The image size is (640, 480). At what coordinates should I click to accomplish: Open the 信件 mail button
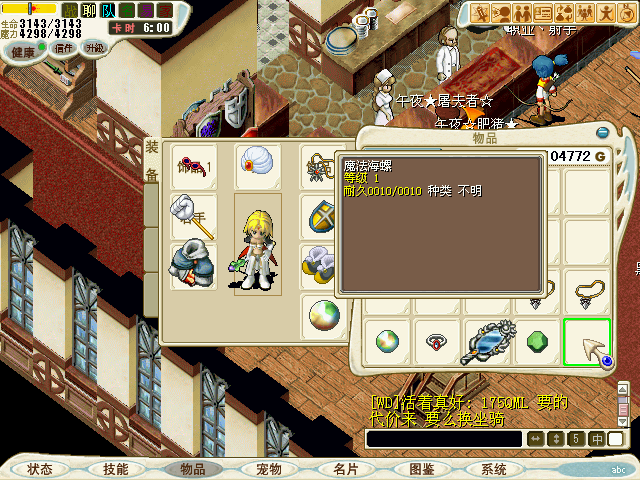[64, 47]
